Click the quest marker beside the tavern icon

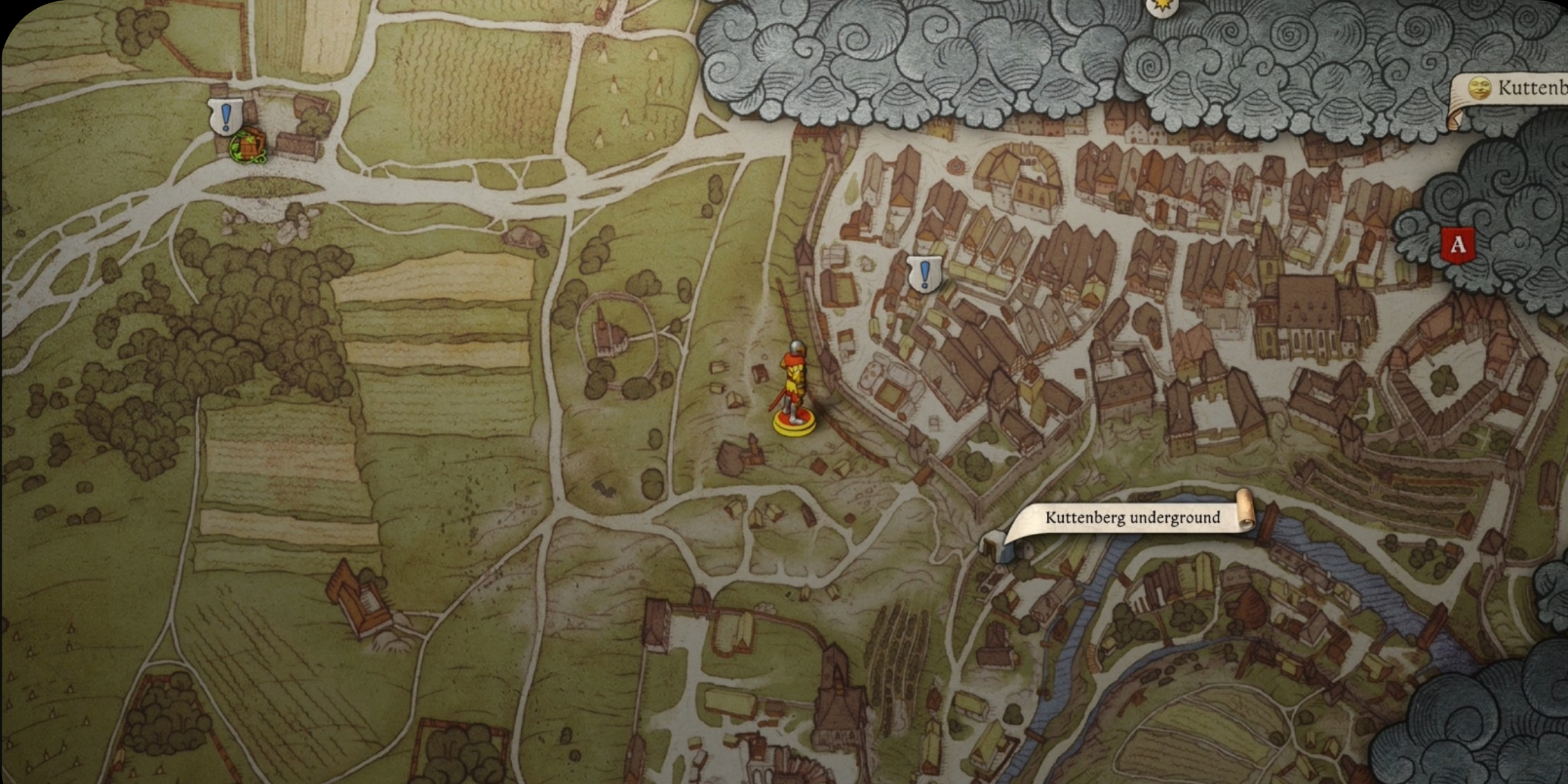click(x=225, y=117)
